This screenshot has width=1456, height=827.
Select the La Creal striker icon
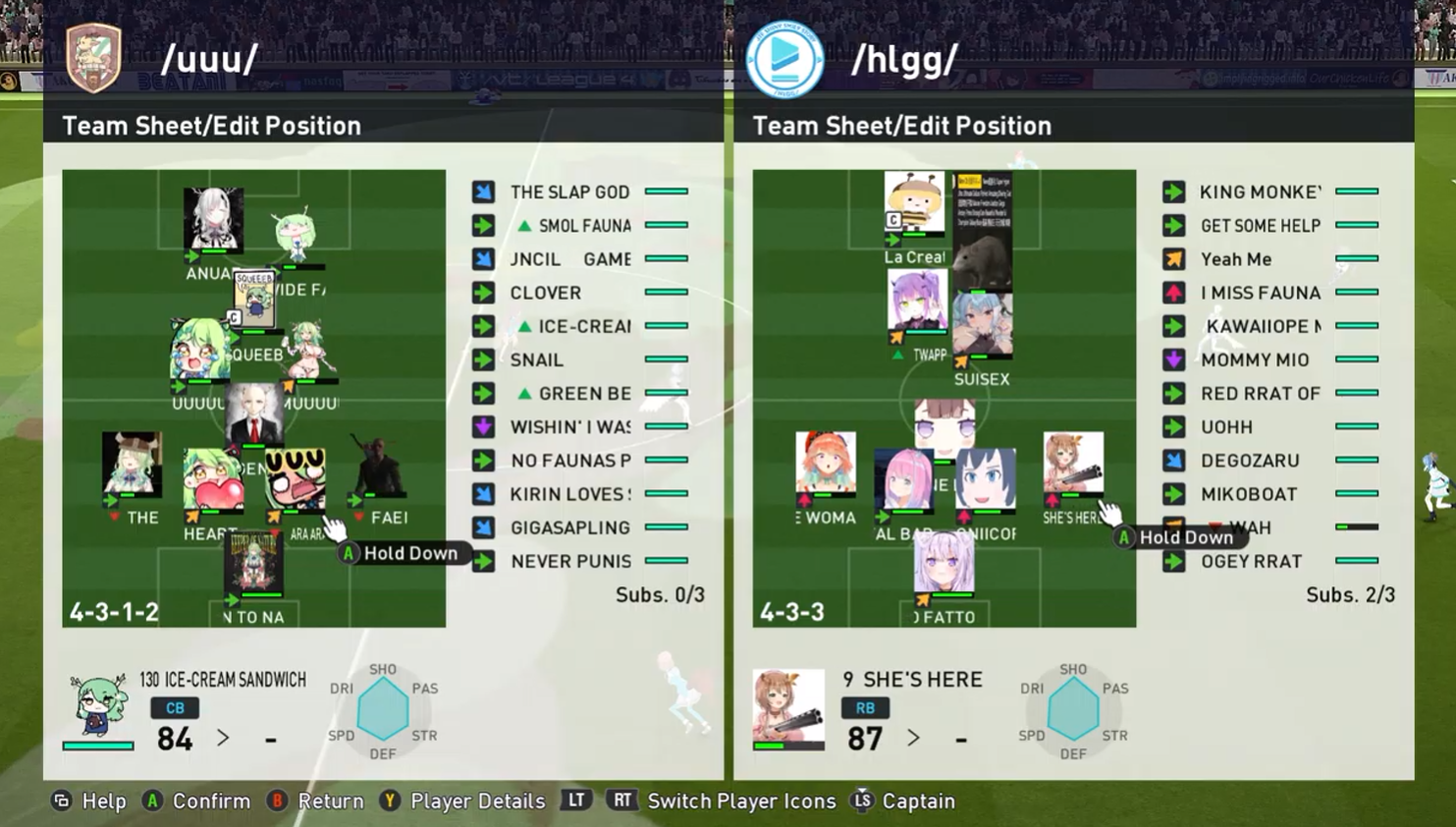(x=913, y=204)
